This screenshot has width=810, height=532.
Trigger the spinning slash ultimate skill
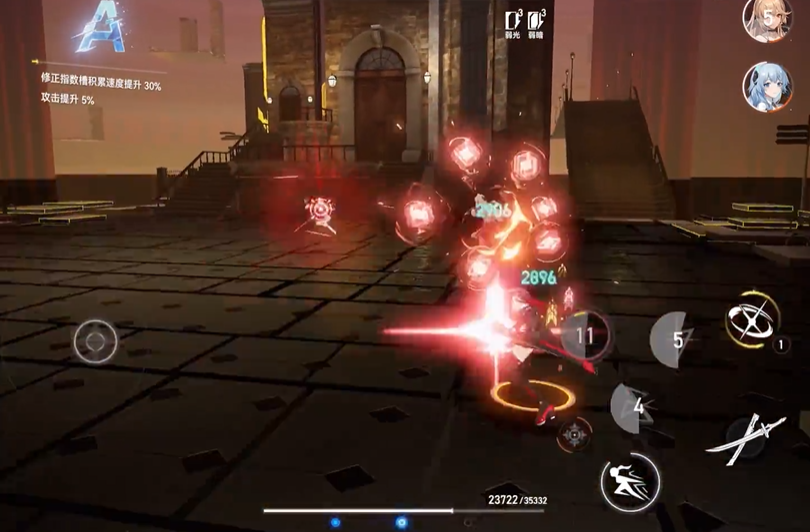[752, 321]
